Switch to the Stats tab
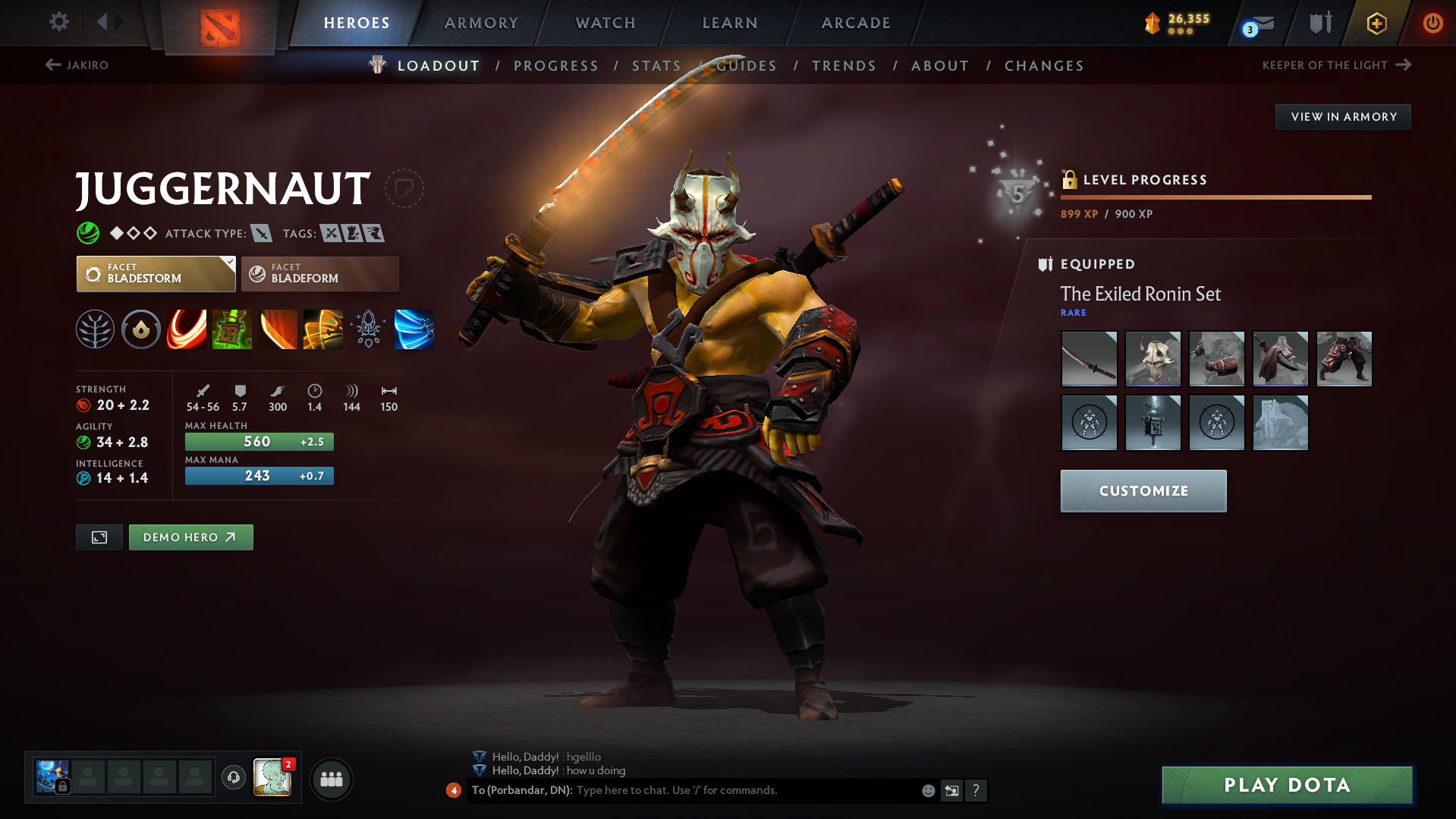This screenshot has width=1456, height=819. click(x=656, y=65)
